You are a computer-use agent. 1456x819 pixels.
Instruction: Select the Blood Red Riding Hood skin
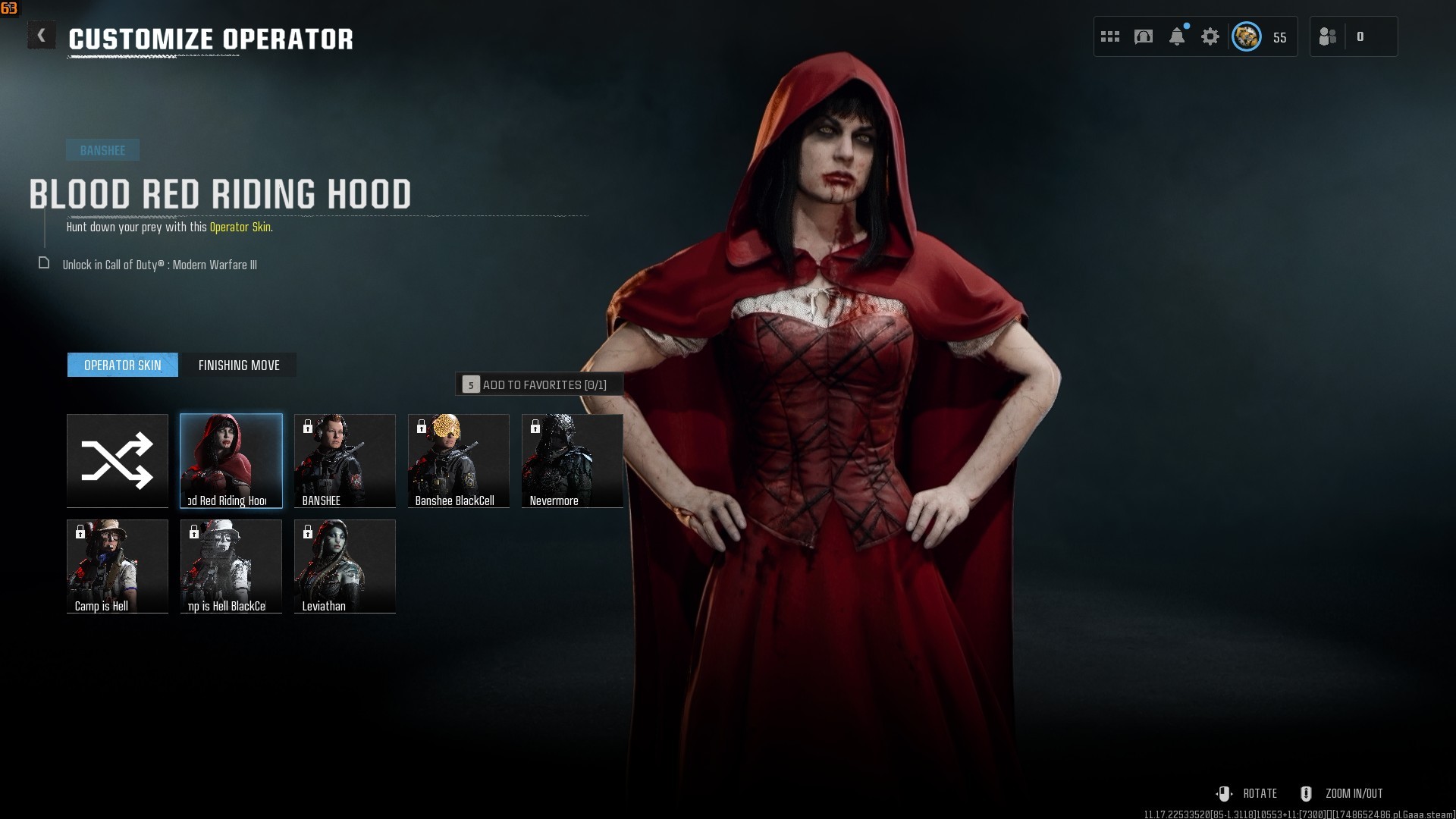[231, 460]
